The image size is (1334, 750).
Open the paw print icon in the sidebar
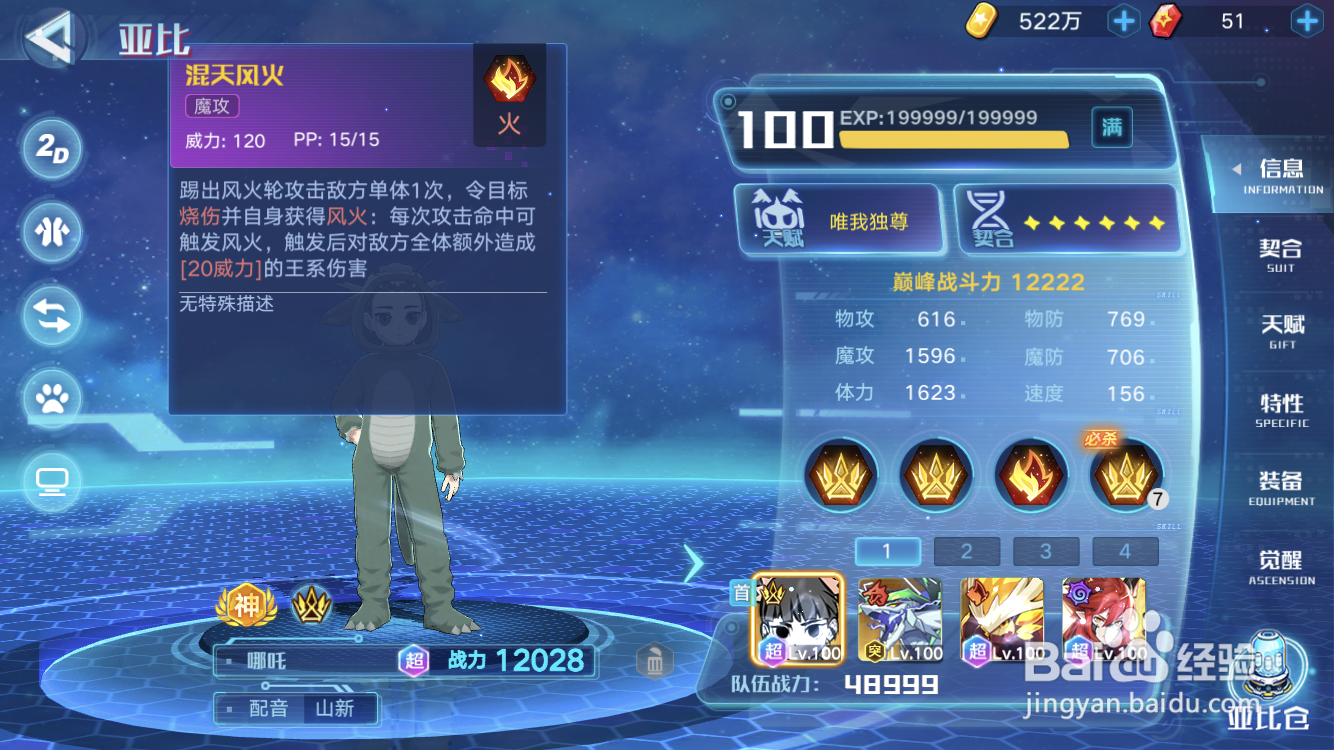pyautogui.click(x=52, y=399)
